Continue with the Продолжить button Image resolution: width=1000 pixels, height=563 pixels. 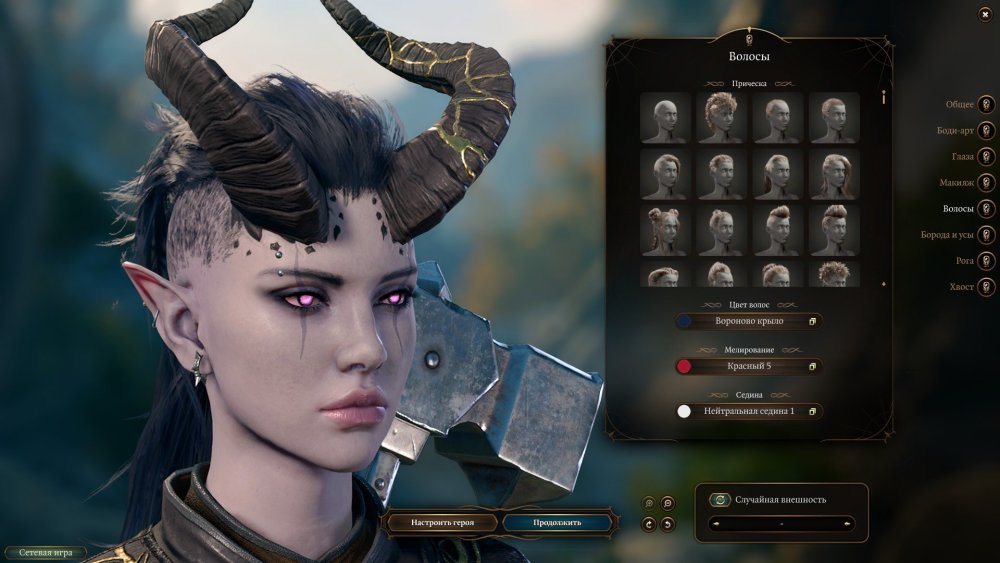556,522
